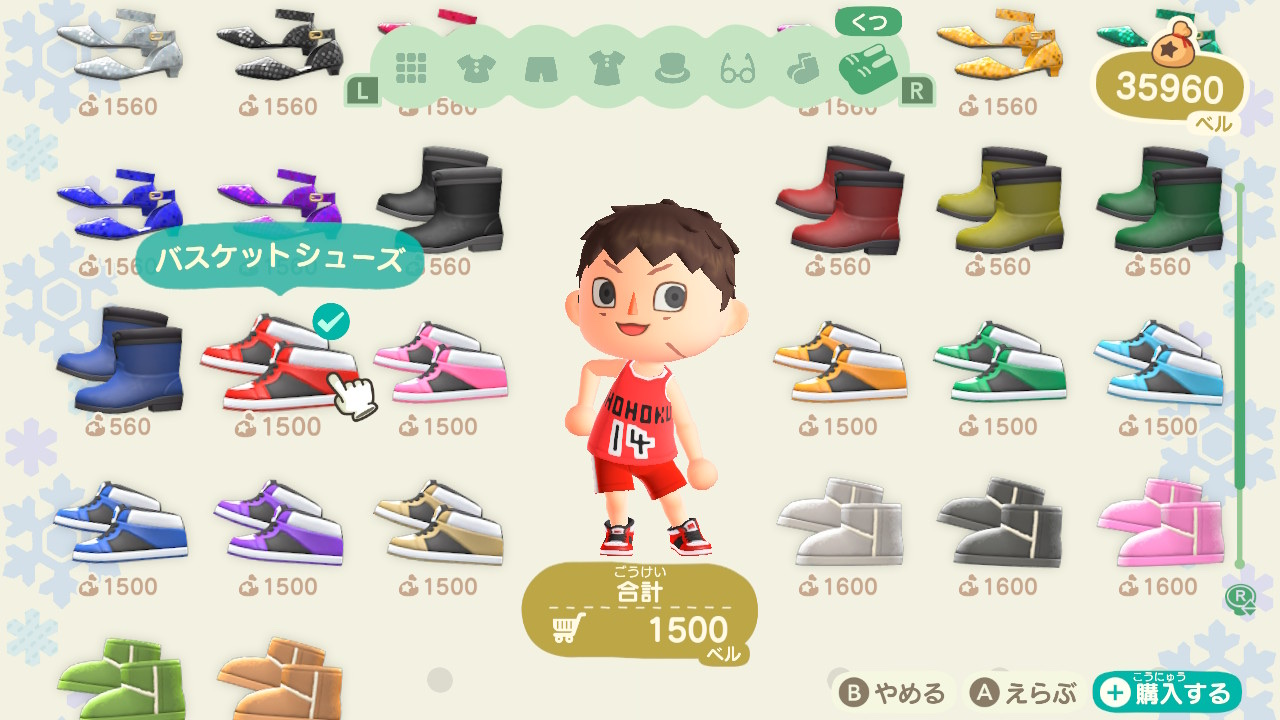The image size is (1280, 720).
Task: Open the all-items grid category tab
Action: (x=411, y=69)
